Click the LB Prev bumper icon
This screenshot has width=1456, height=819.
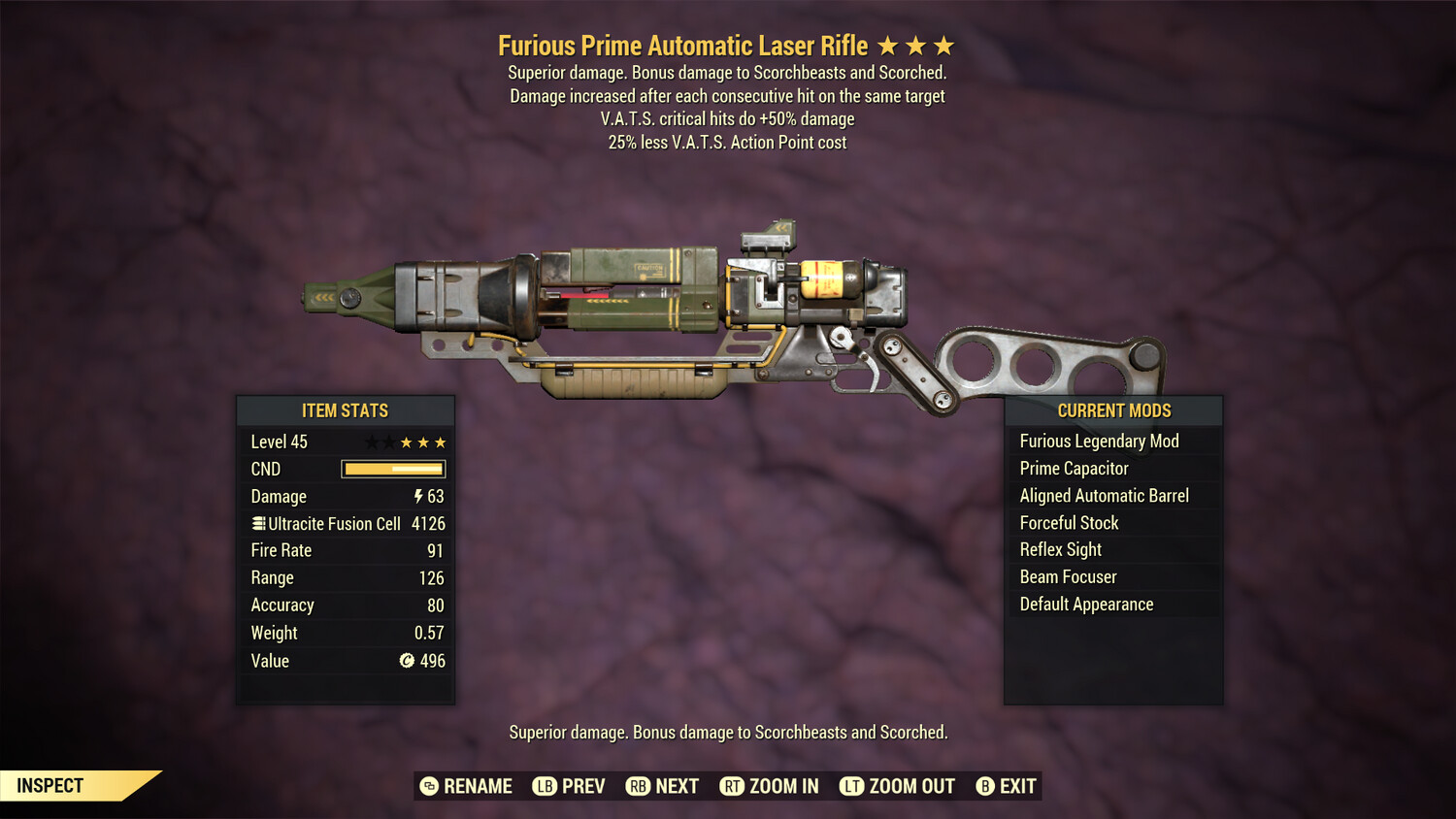tap(545, 786)
